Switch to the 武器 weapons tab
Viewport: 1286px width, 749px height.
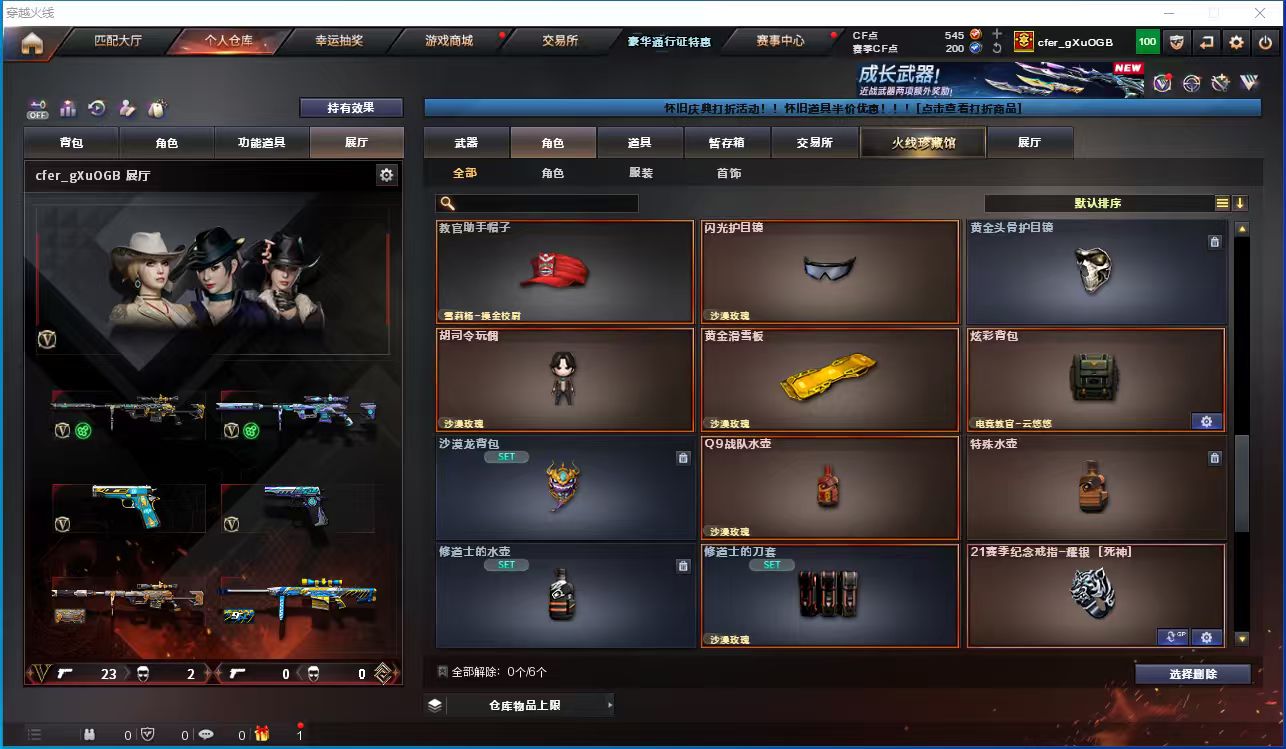pos(466,143)
